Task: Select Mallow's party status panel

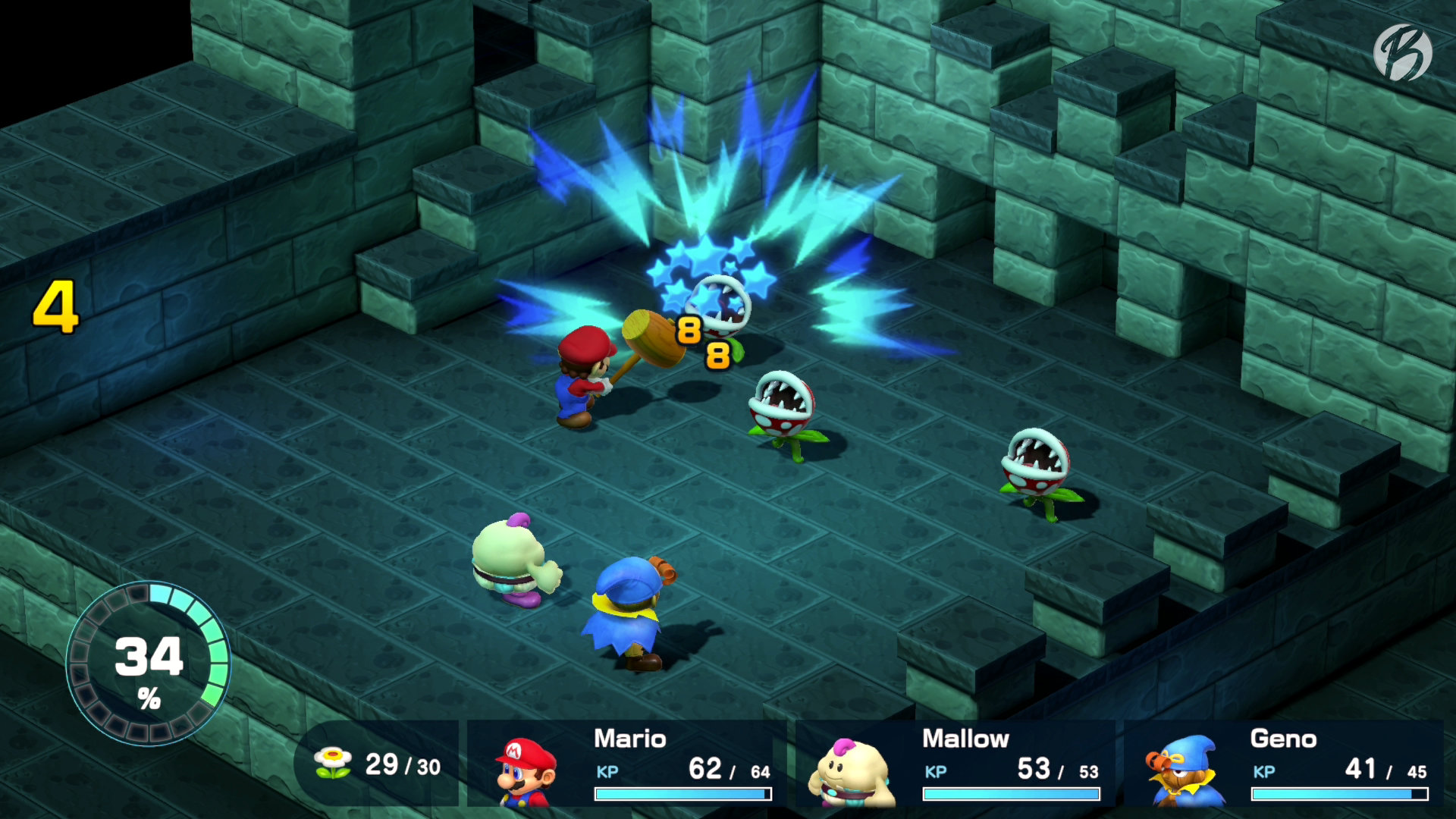Action: pos(957,763)
